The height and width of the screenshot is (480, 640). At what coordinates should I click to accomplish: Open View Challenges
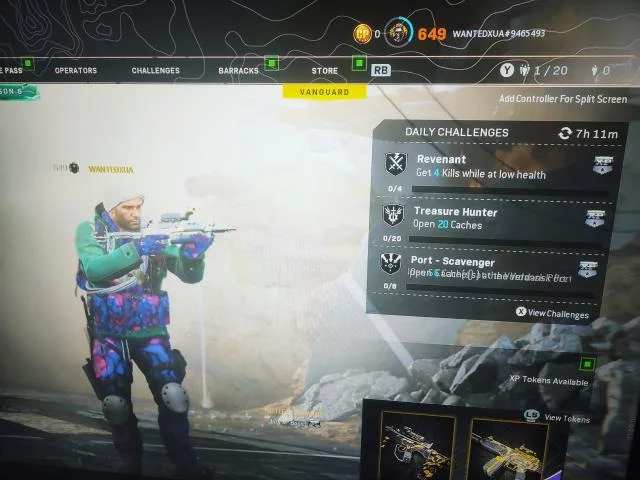click(551, 312)
